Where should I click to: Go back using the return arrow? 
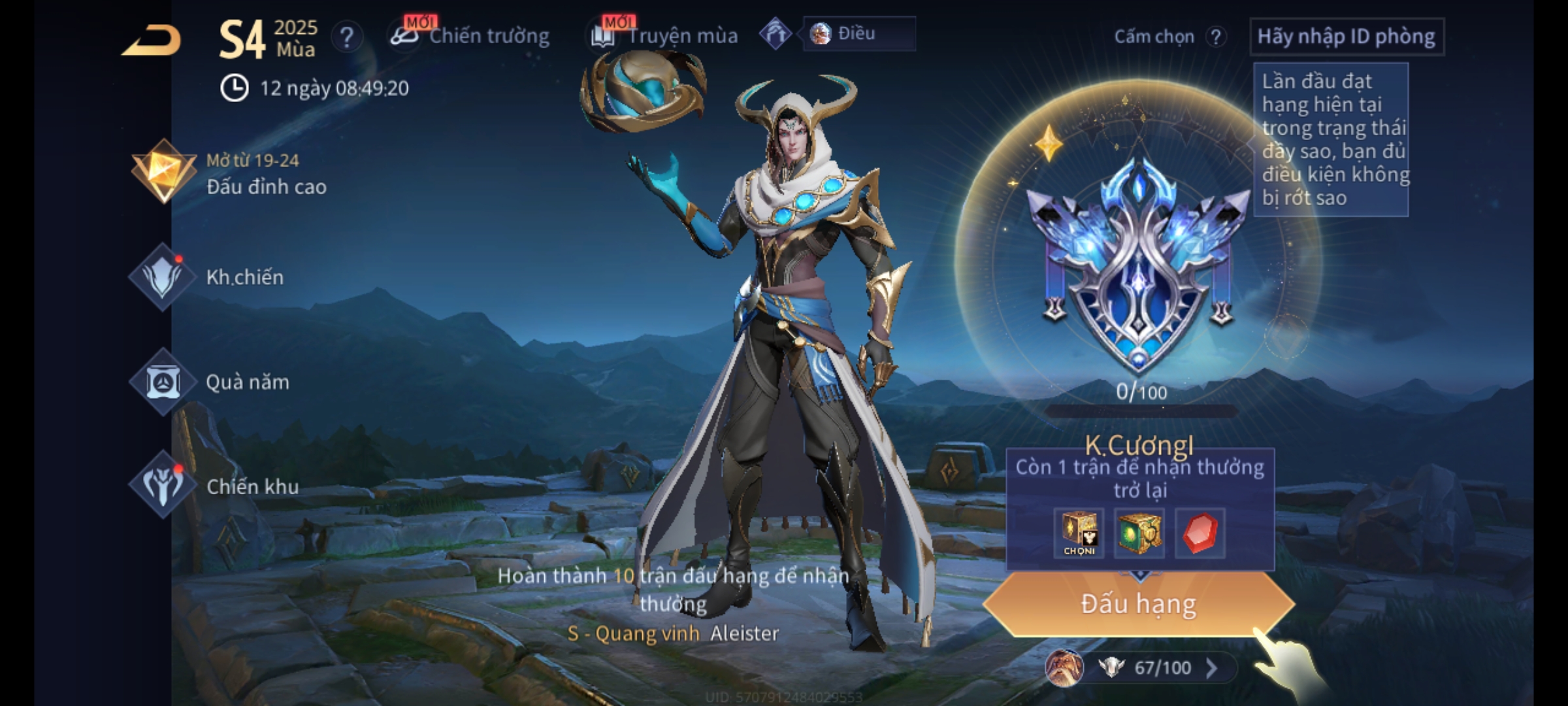pos(152,41)
